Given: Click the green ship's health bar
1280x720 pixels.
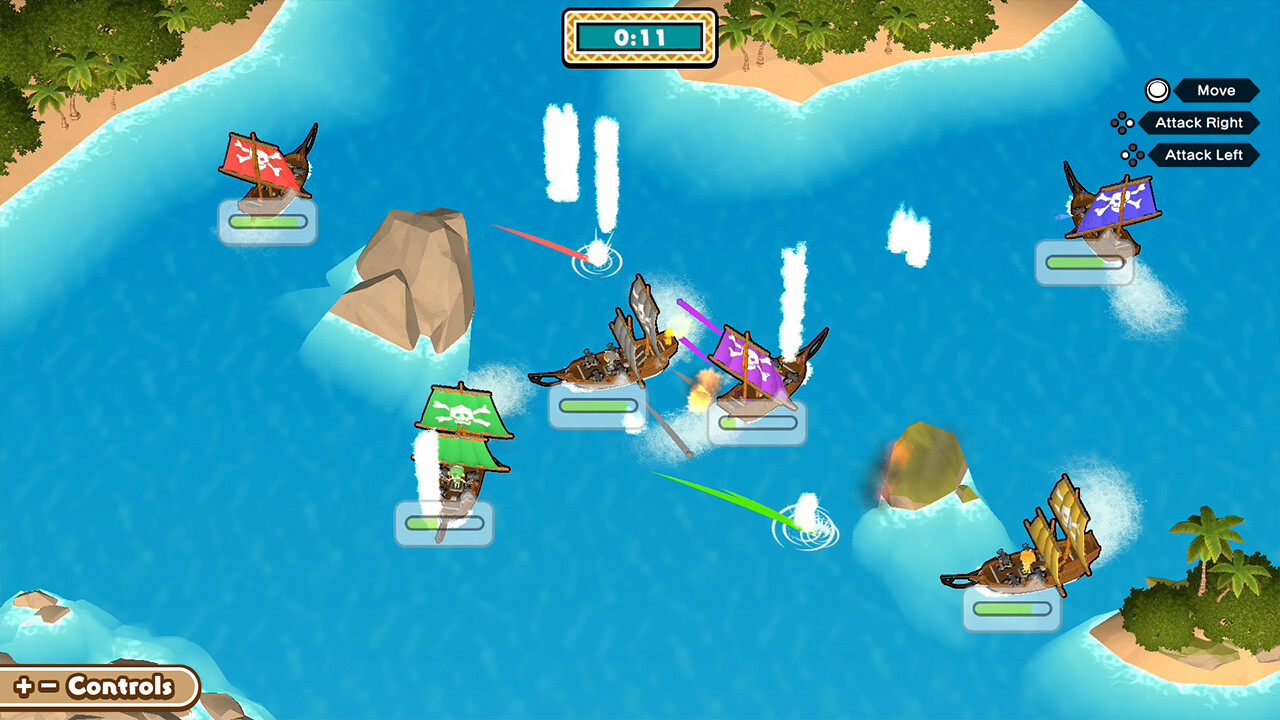Looking at the screenshot, I should coord(443,524).
